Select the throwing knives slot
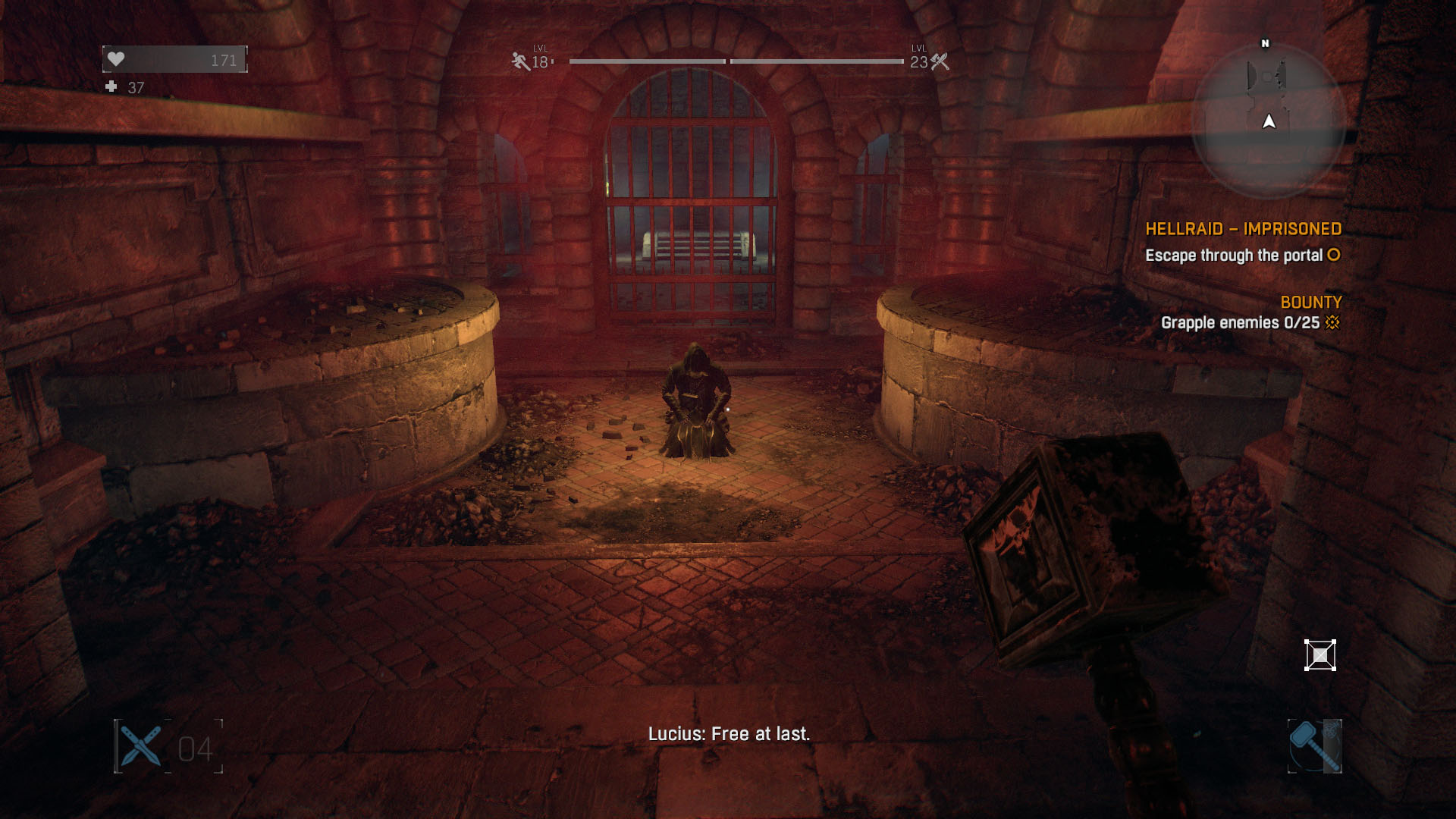 141,747
